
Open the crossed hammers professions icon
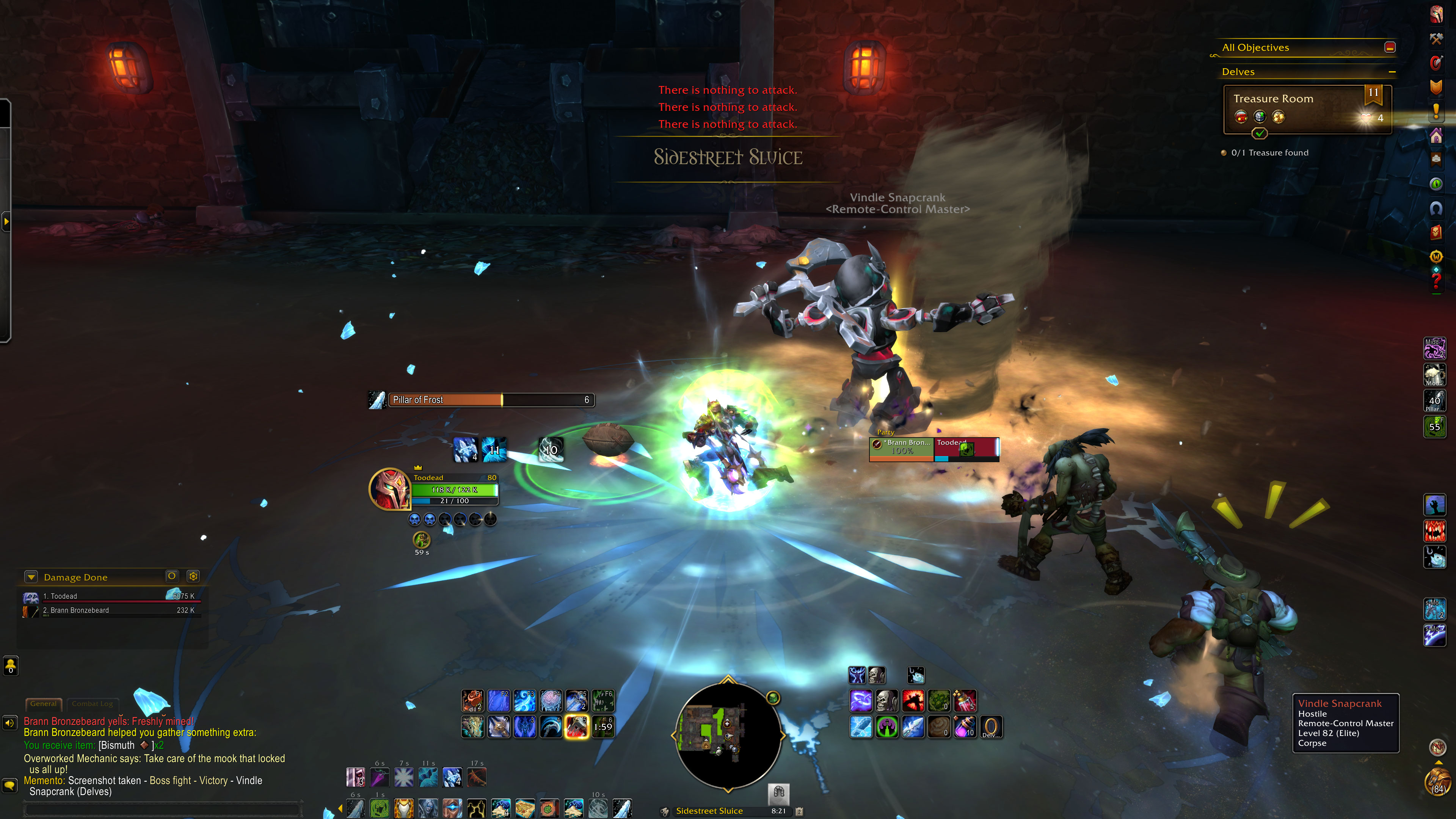click(1436, 38)
